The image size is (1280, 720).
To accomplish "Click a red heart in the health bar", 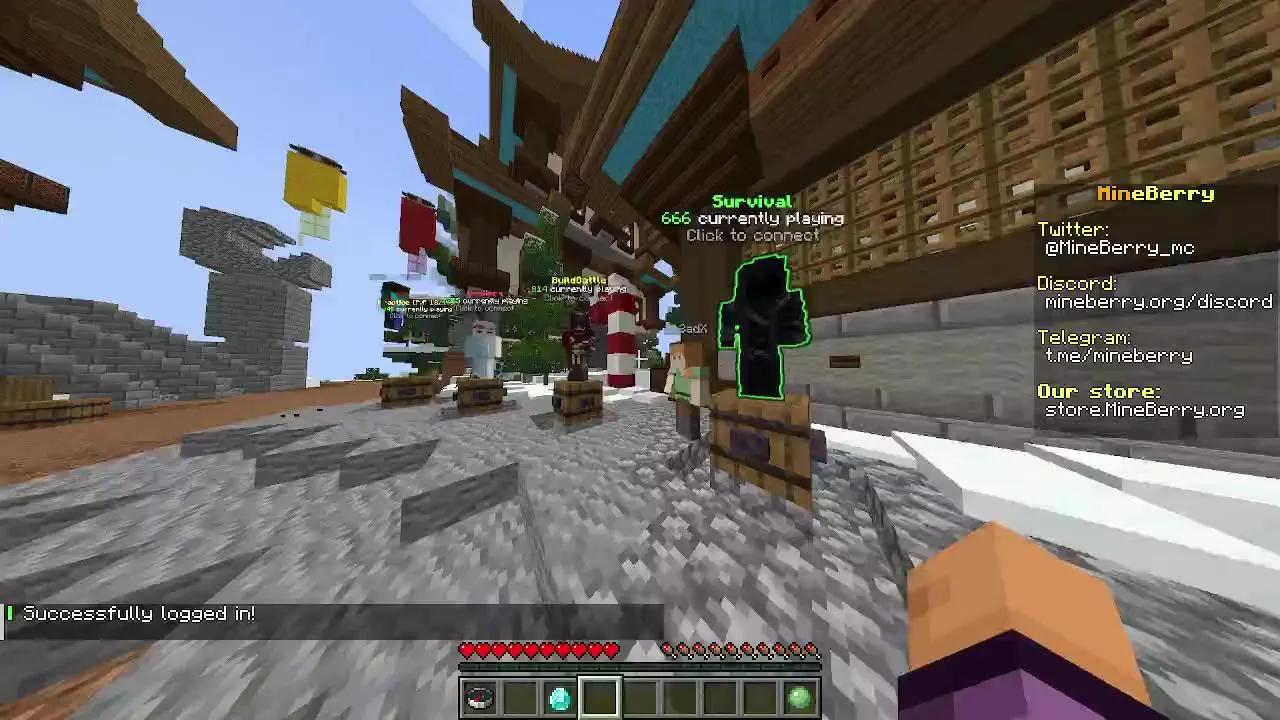I will tap(500, 650).
